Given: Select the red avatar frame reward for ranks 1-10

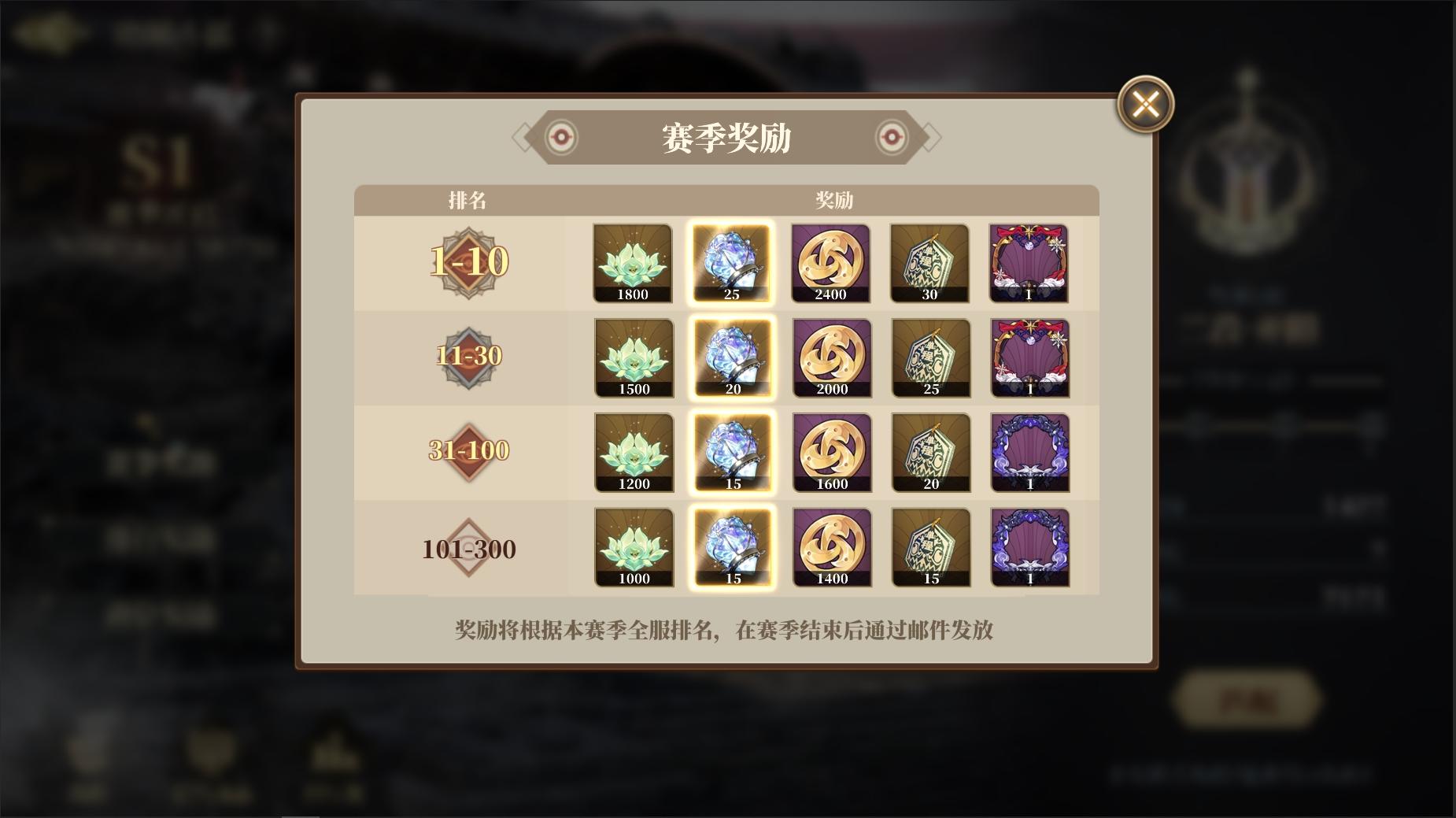Looking at the screenshot, I should [1029, 263].
